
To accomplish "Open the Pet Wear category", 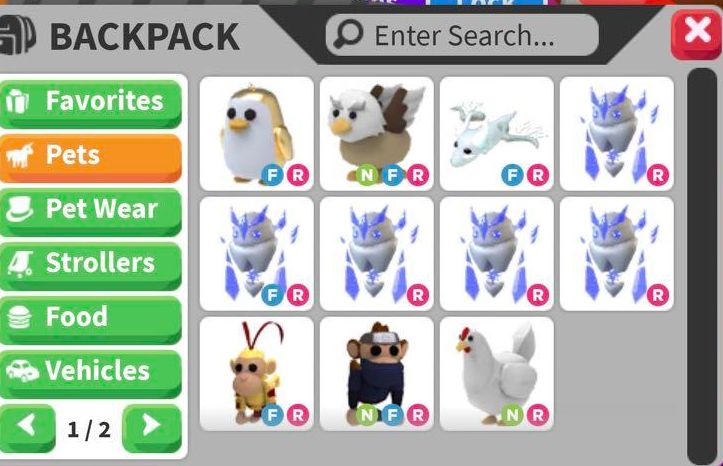I will tap(92, 209).
